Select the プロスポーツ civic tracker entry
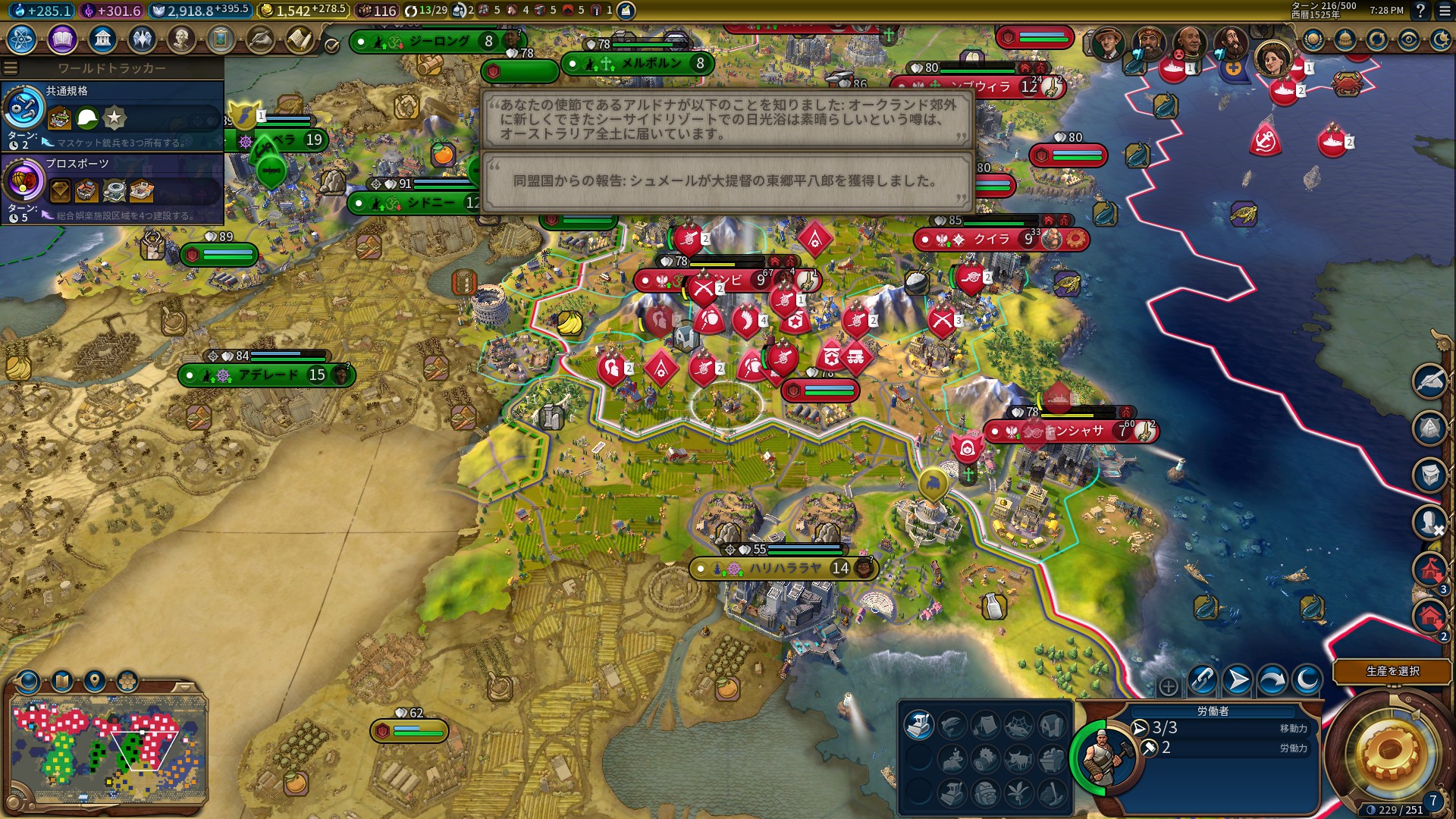 [x=112, y=189]
